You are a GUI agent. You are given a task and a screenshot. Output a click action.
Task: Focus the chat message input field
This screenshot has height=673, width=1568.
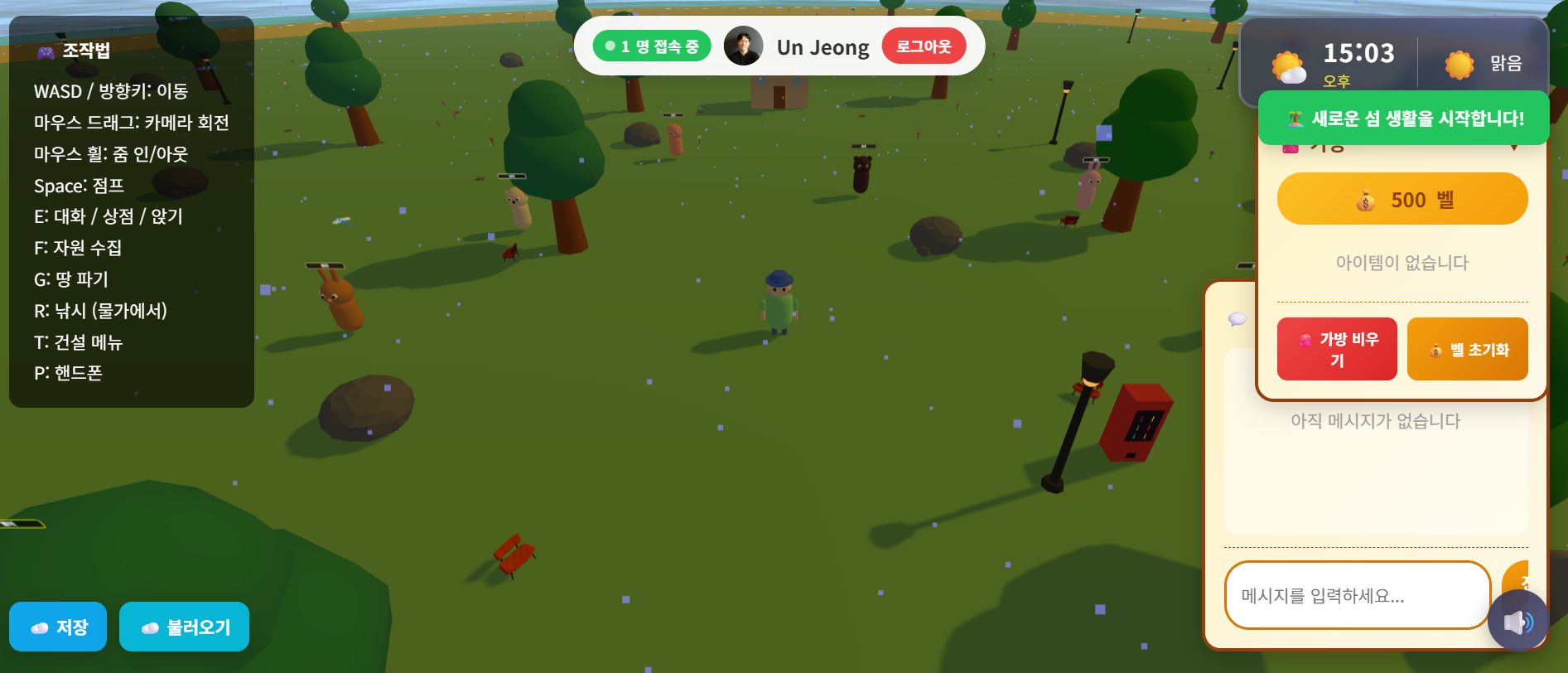1357,595
